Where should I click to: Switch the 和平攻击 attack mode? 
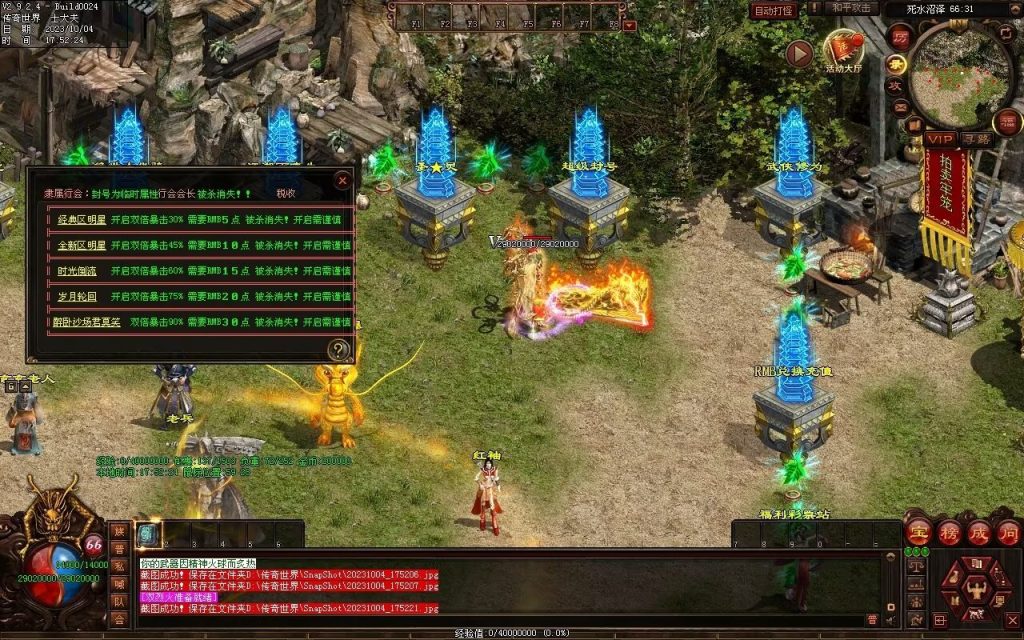(853, 9)
